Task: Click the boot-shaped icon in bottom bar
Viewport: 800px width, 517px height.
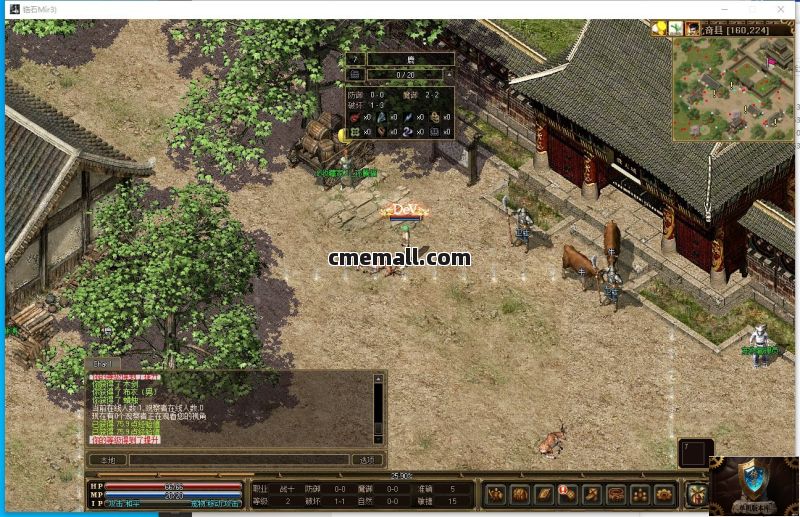Action: click(592, 494)
